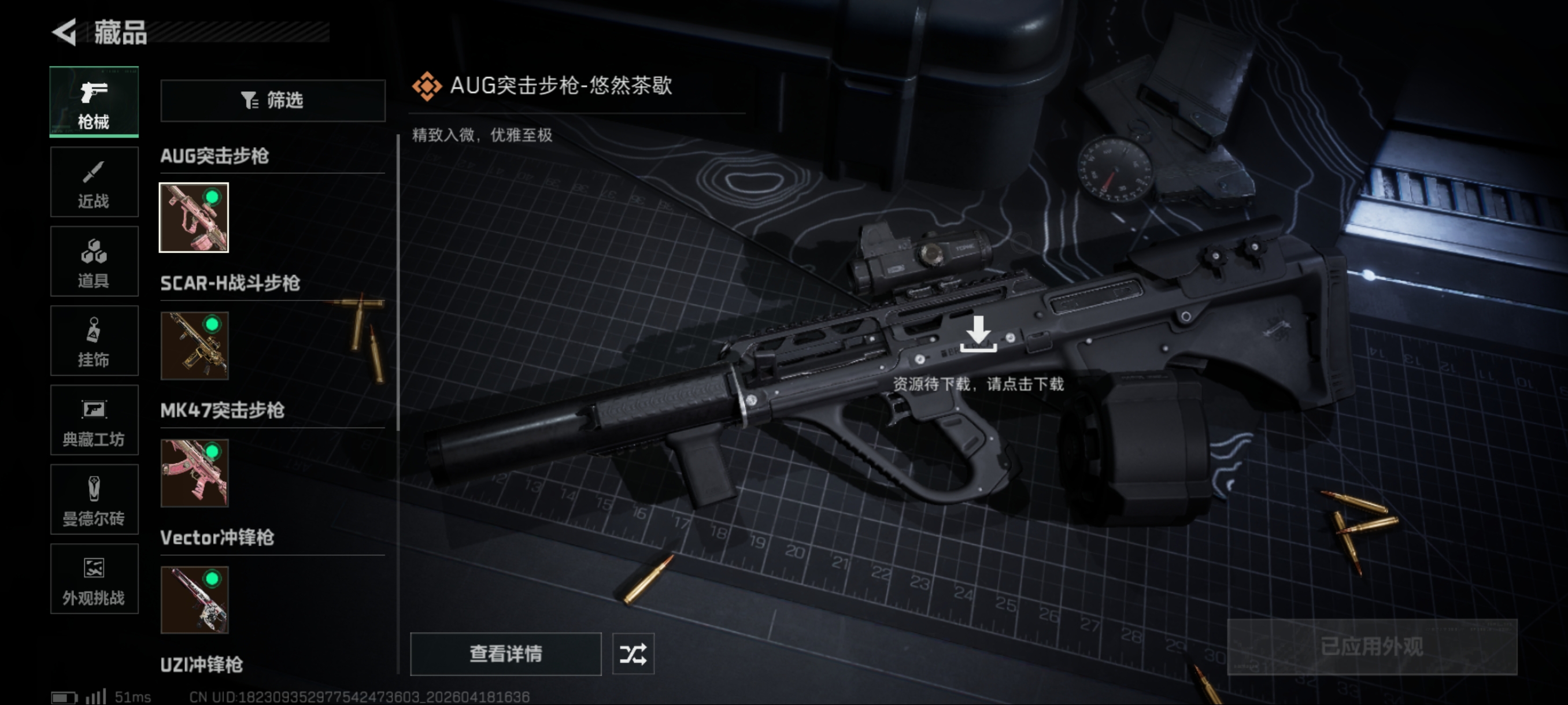Click the shuffle arrows button
1568x705 pixels.
[633, 654]
